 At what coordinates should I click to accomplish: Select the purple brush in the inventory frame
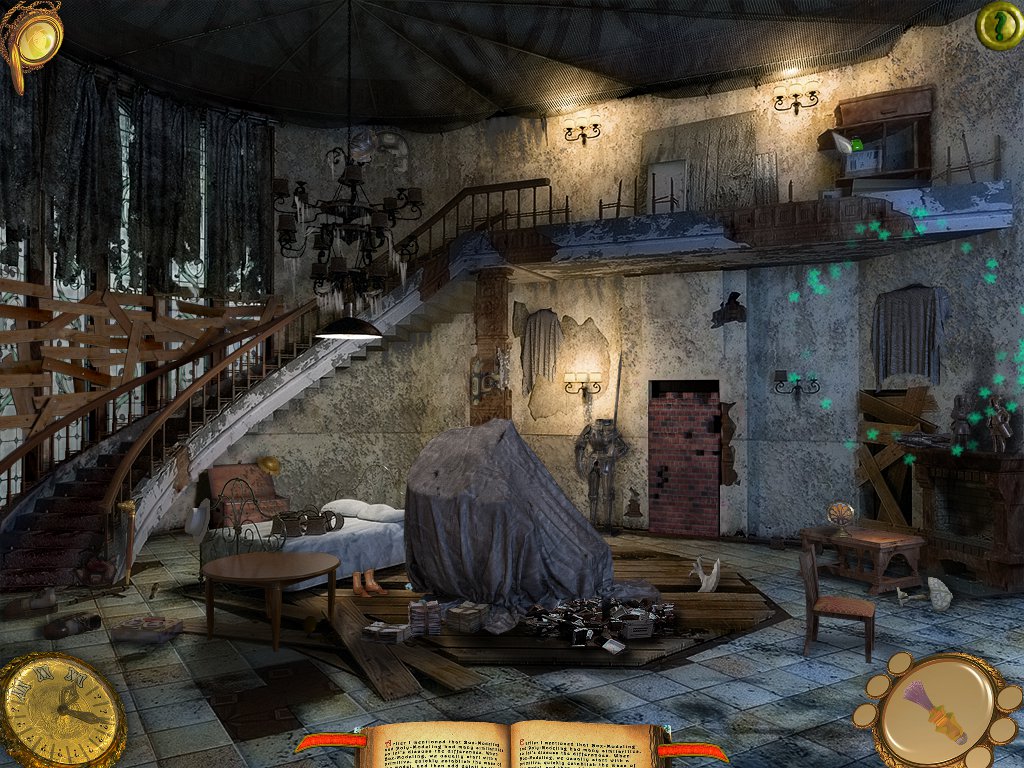point(936,713)
